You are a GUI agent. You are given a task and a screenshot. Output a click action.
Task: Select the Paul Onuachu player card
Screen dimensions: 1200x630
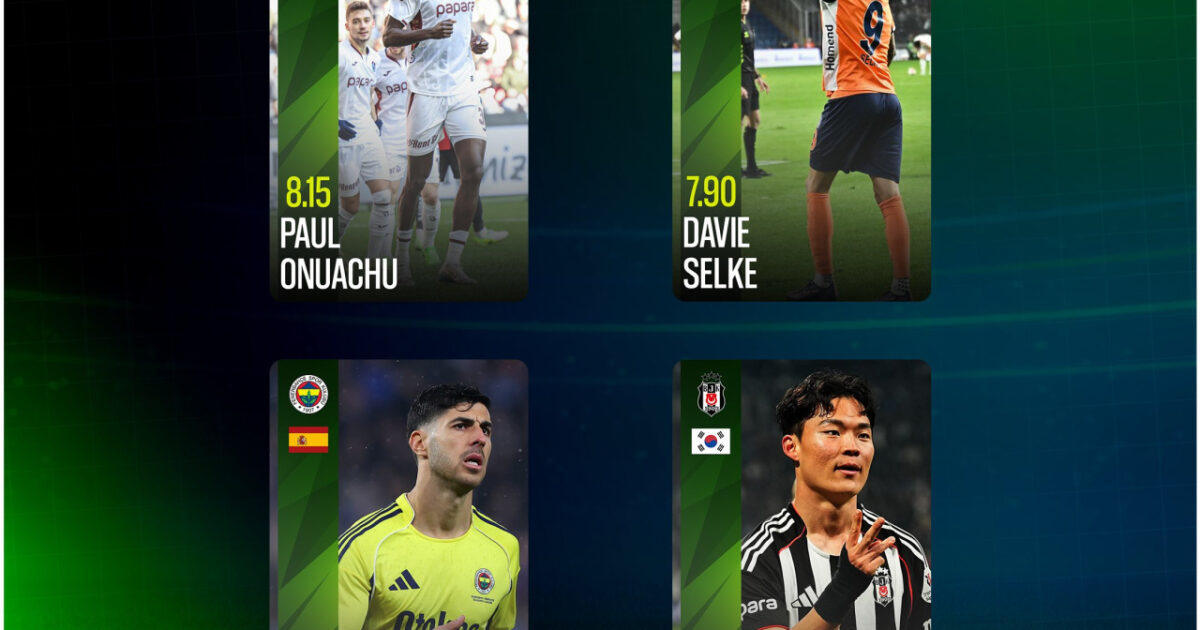(x=399, y=150)
